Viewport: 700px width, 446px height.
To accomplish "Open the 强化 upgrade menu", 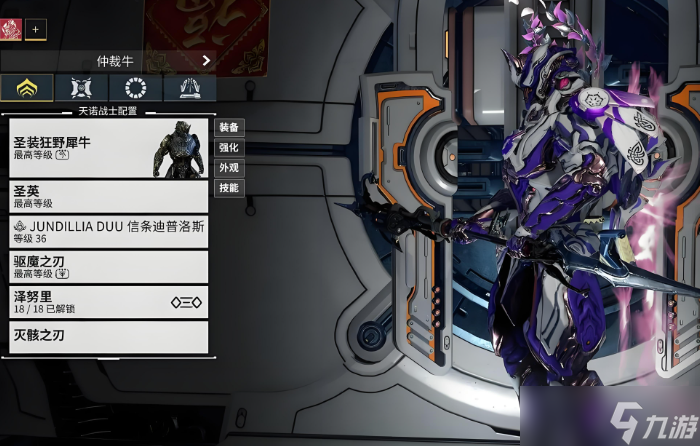I will pyautogui.click(x=229, y=148).
